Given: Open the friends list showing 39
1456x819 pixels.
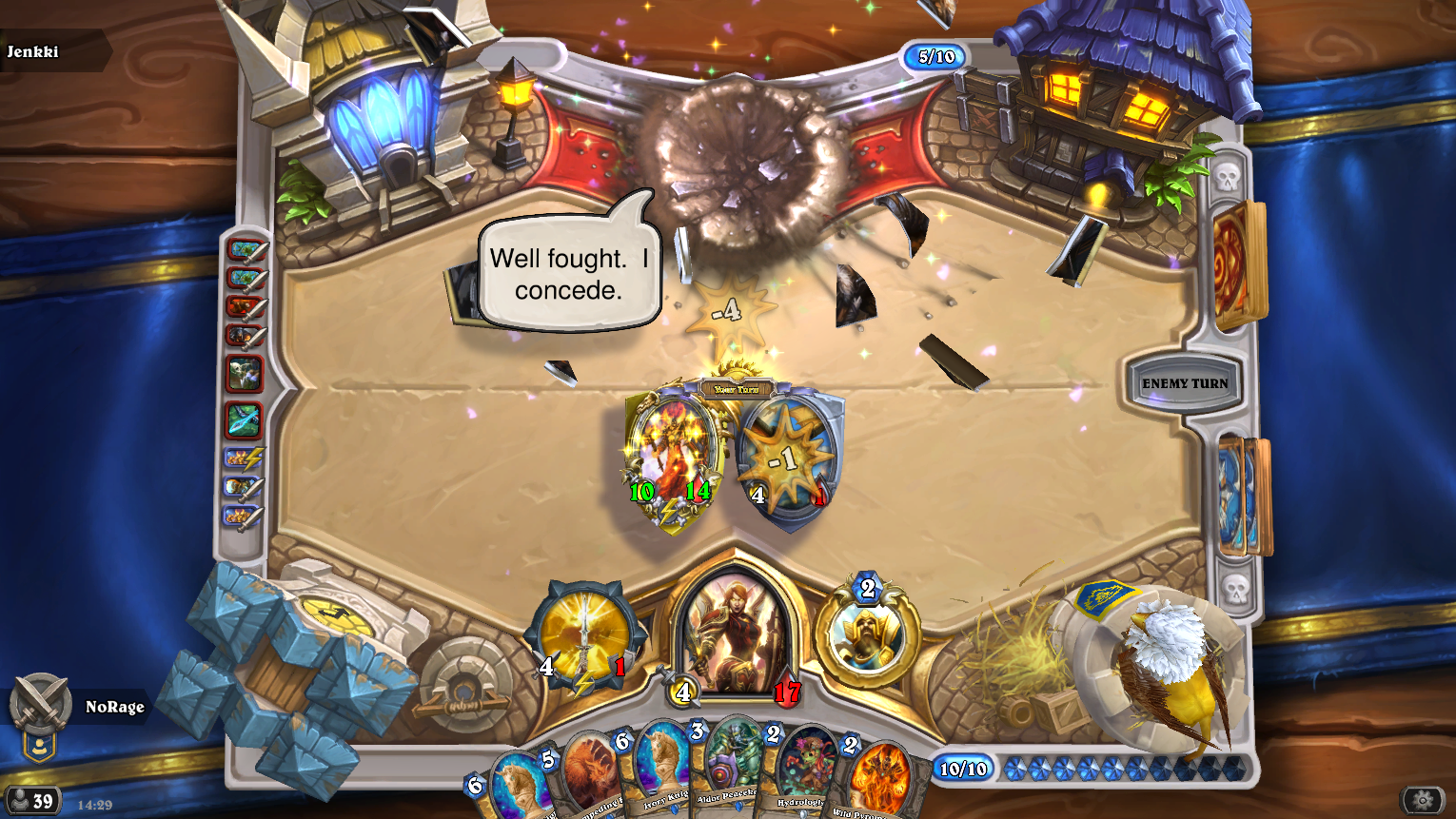Looking at the screenshot, I should coord(32,801).
